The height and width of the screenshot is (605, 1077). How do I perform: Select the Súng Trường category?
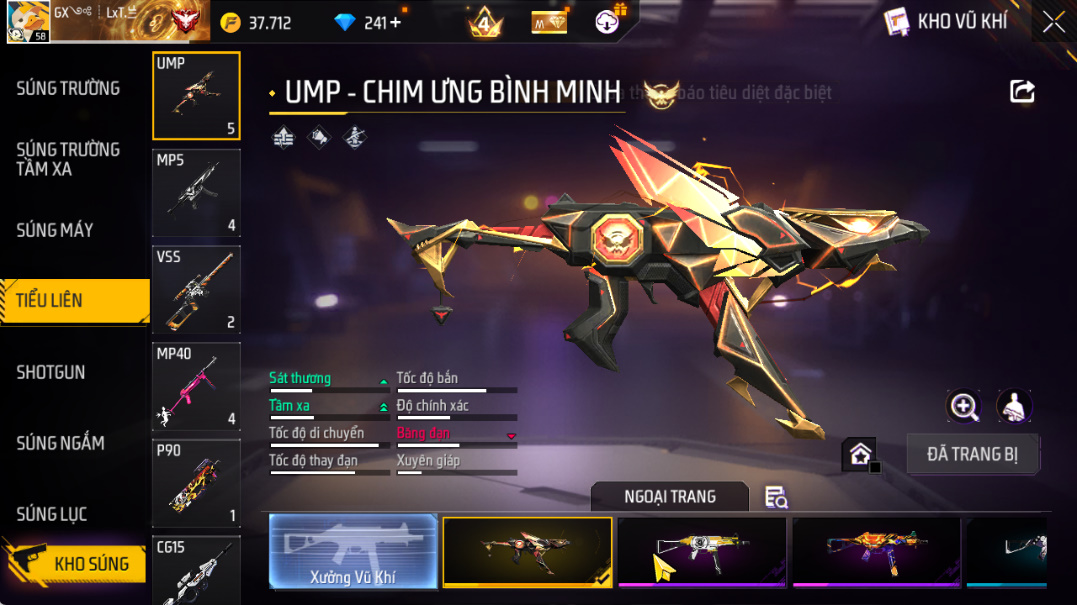click(68, 88)
